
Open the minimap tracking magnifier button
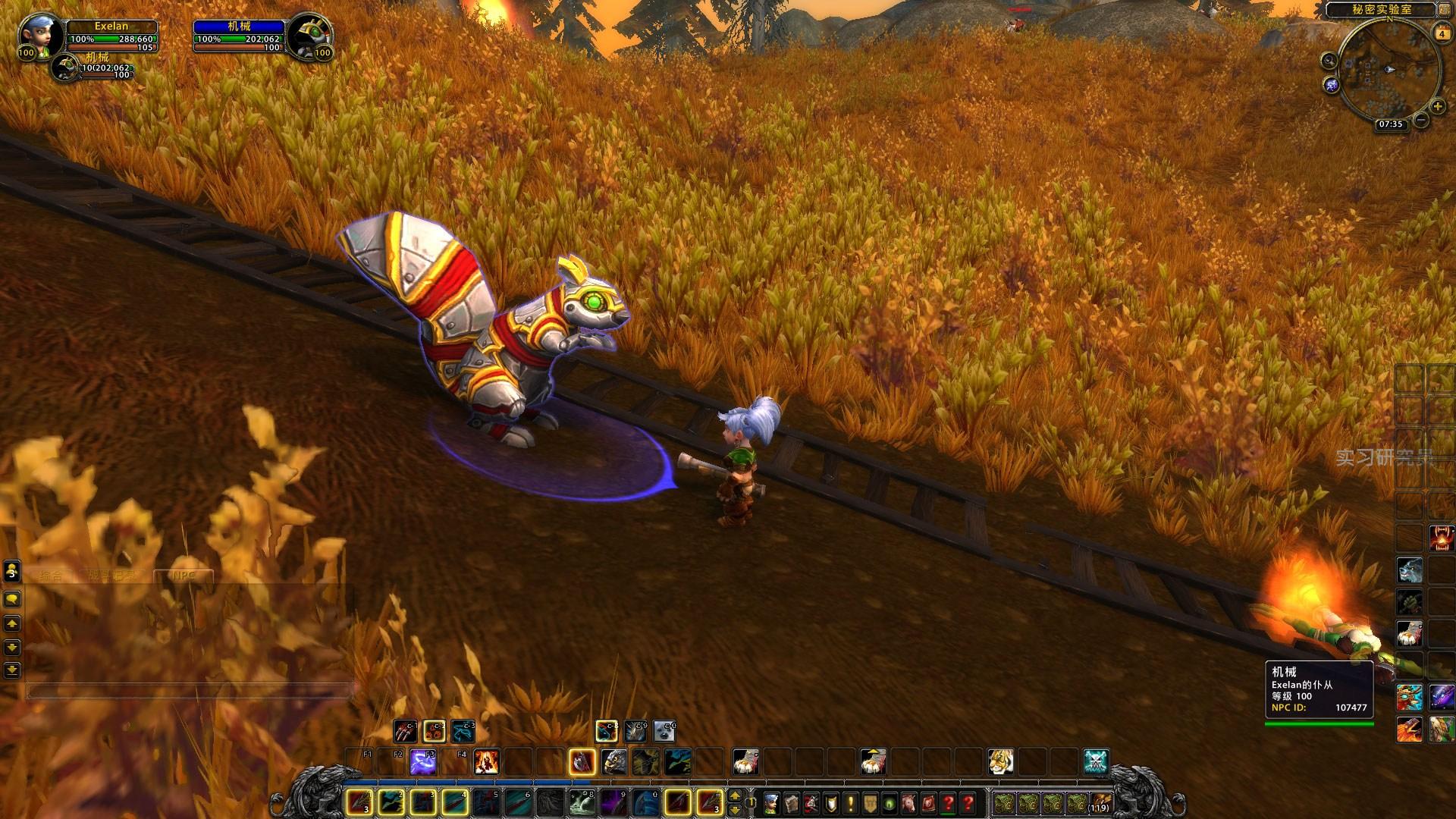click(x=1329, y=61)
